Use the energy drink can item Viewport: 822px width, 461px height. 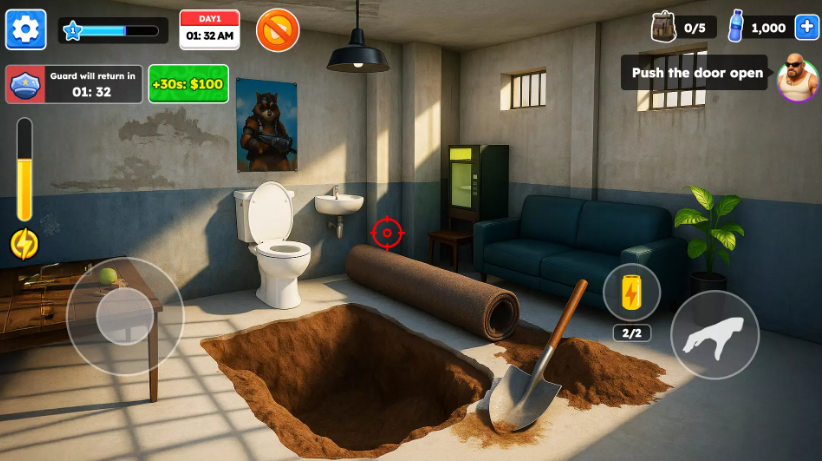coord(631,292)
